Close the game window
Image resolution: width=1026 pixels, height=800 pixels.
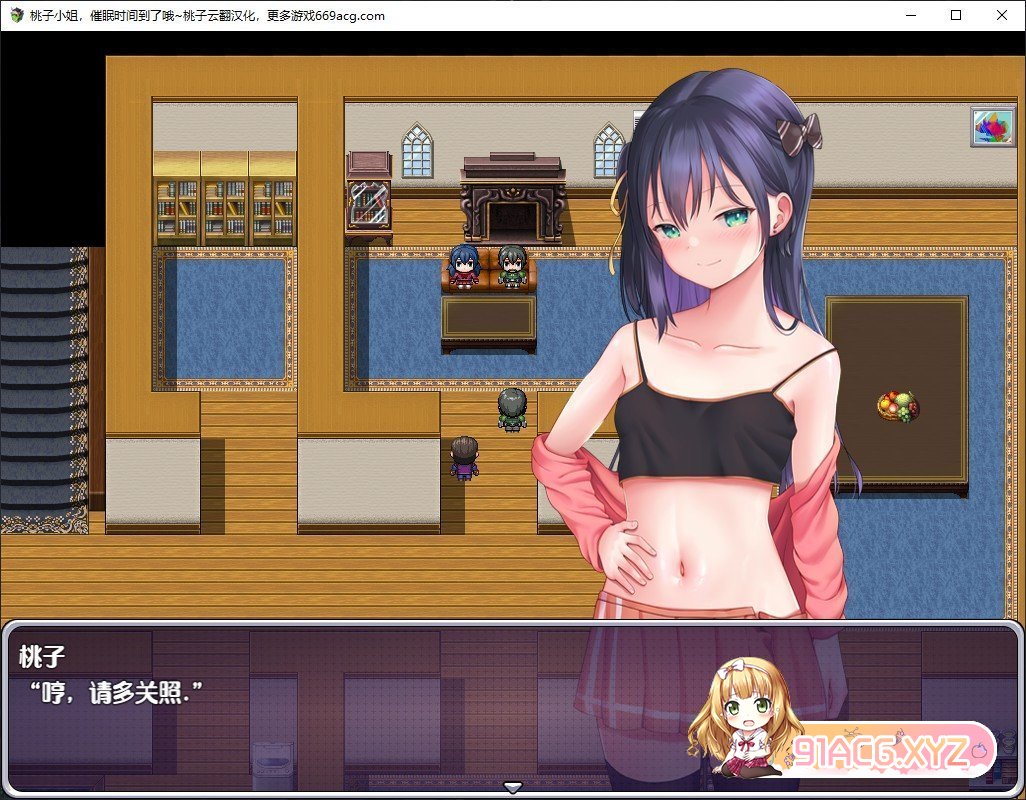pos(1002,15)
